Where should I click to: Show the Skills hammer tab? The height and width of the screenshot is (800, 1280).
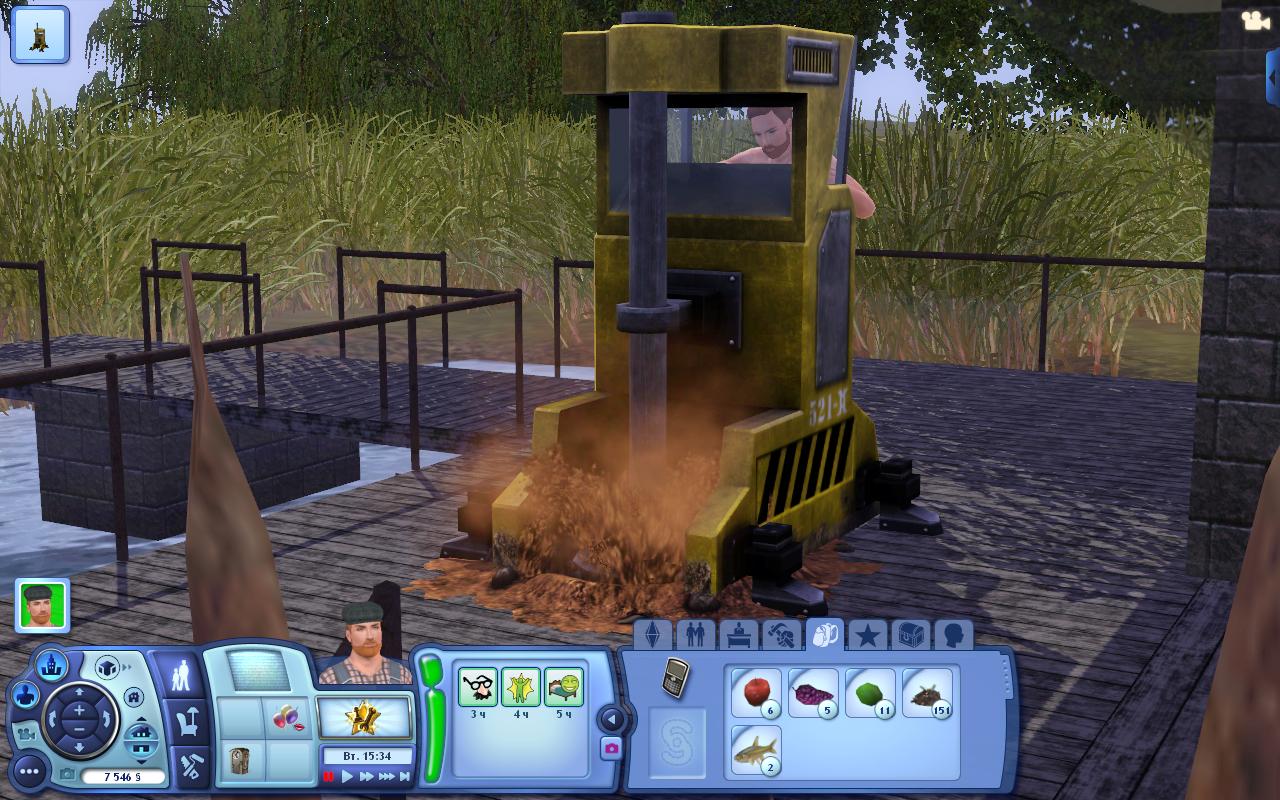[x=781, y=635]
